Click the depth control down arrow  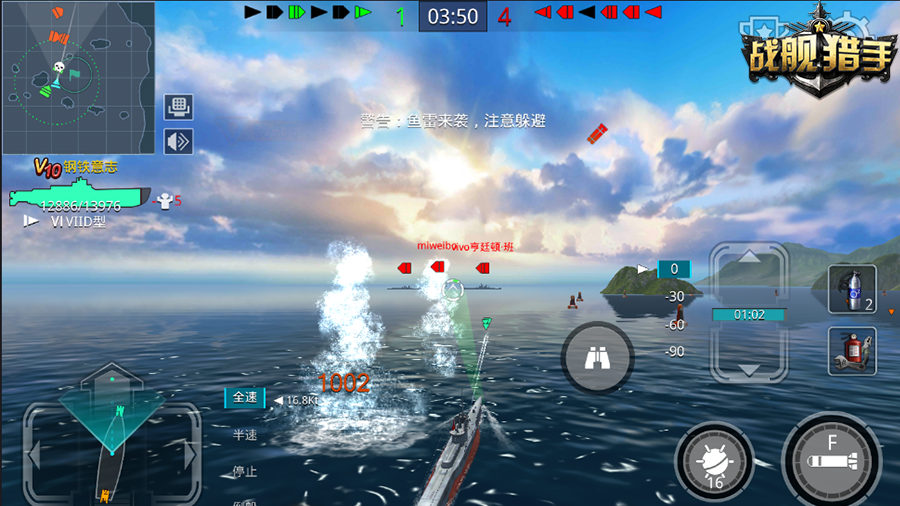(x=748, y=366)
